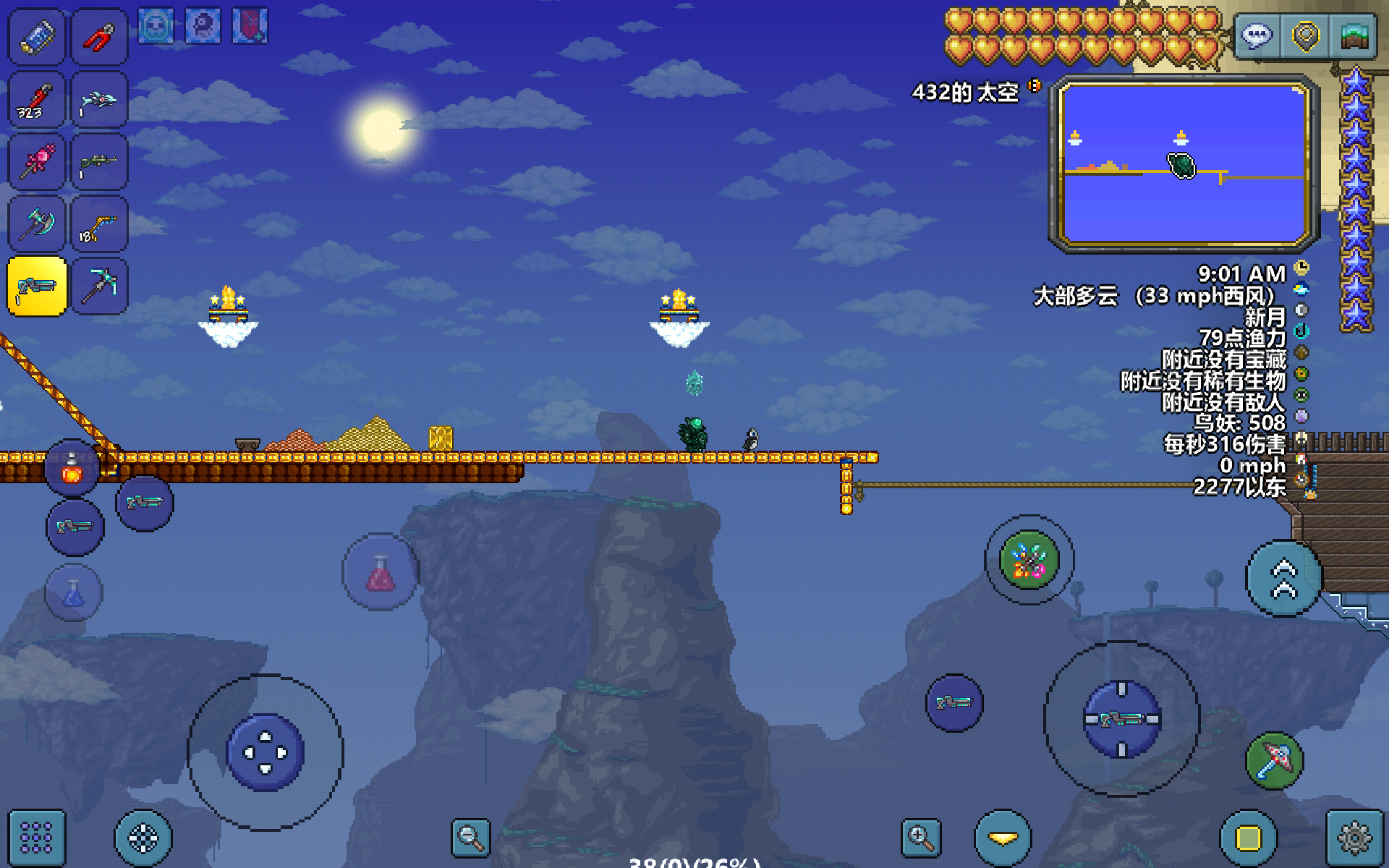Select the cell phone hotbar slot
Screen dimensions: 1389x868
pyautogui.click(x=36, y=36)
